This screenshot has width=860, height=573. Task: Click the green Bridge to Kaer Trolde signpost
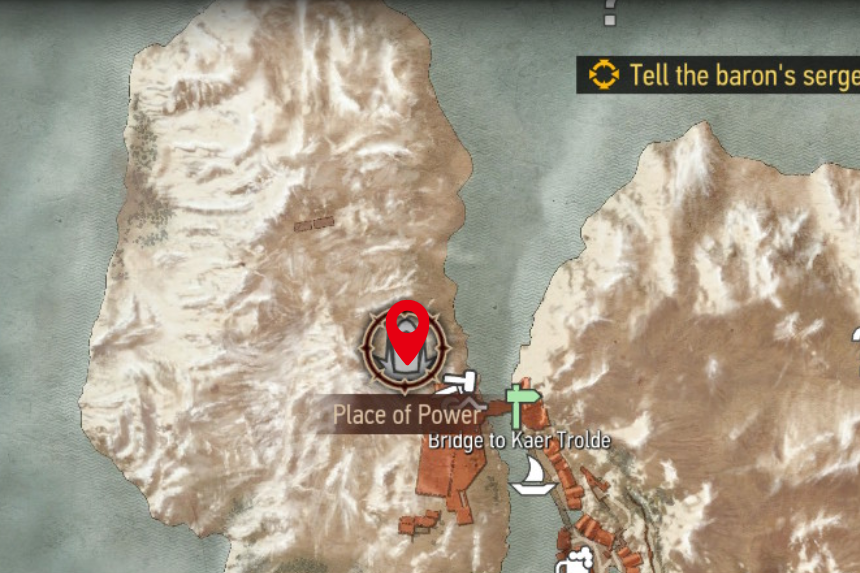tap(517, 403)
